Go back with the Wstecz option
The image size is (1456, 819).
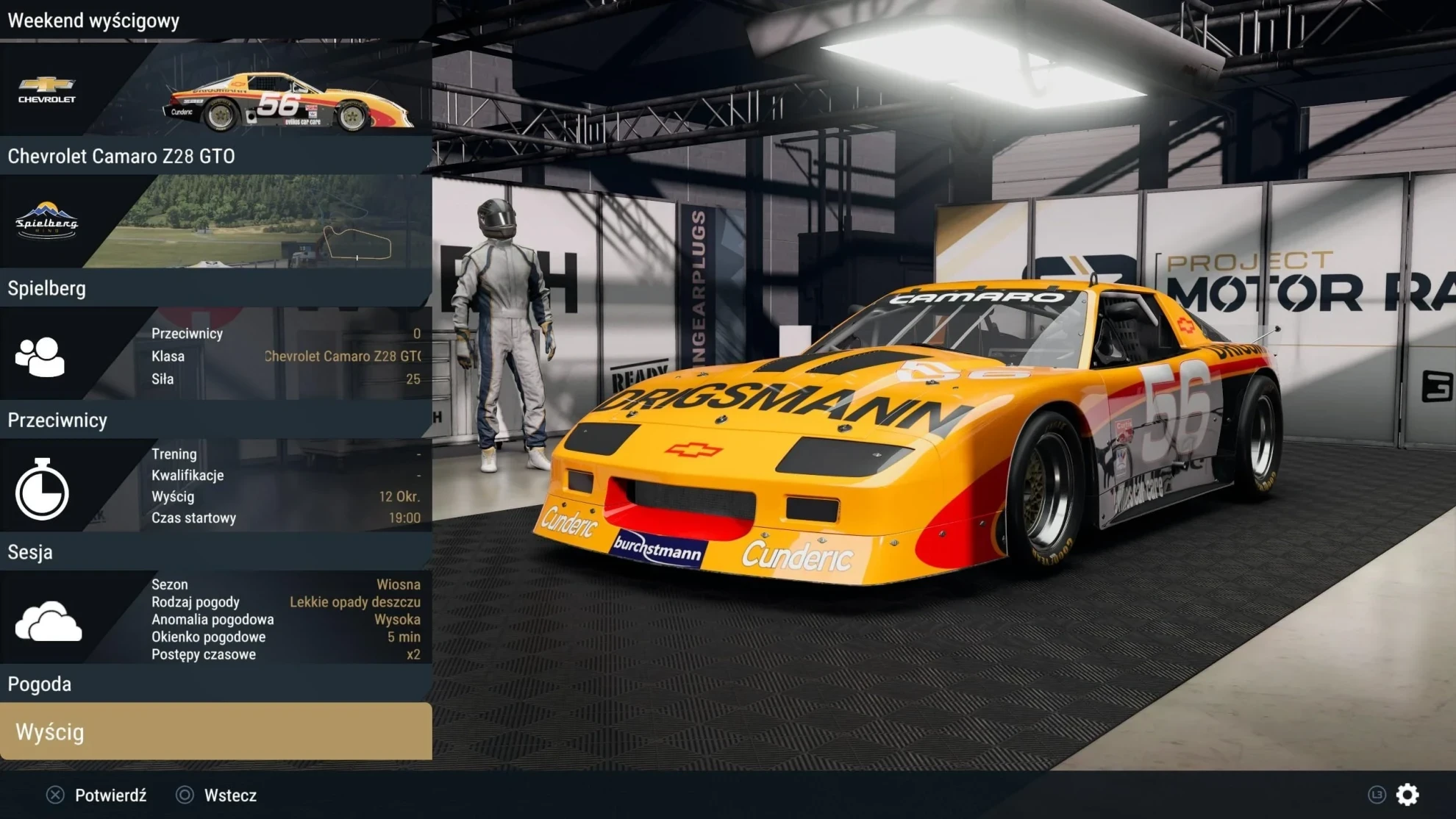218,795
